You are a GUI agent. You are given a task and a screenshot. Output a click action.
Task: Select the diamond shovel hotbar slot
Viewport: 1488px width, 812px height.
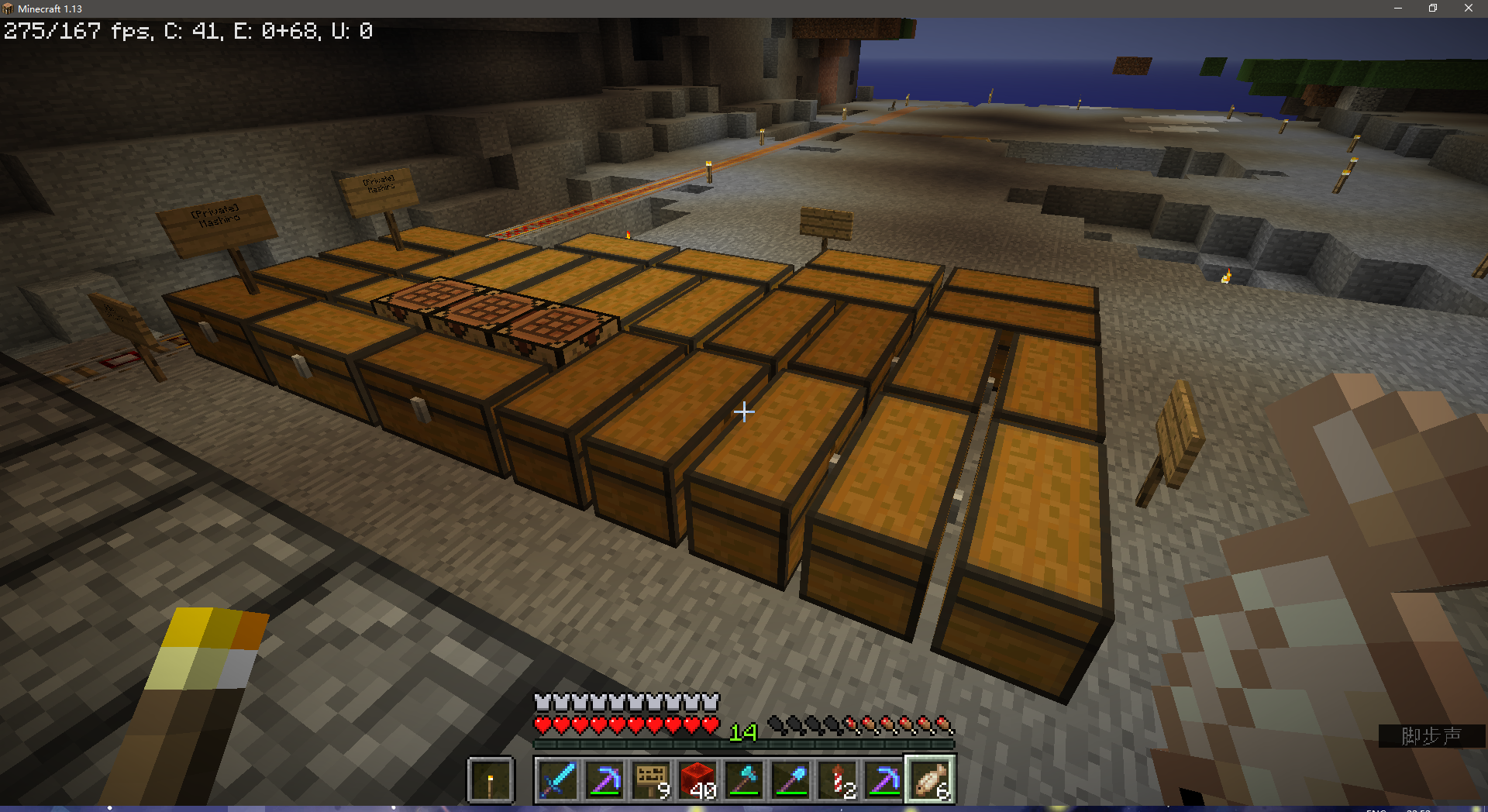[x=790, y=779]
